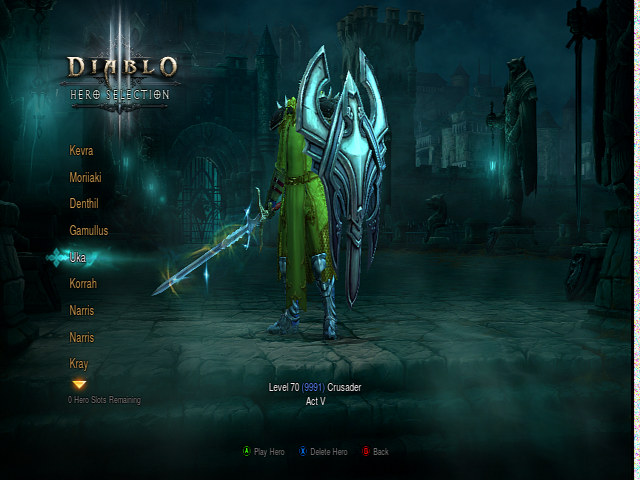The width and height of the screenshot is (640, 480).
Task: Select the hero Kray
Action: click(79, 364)
